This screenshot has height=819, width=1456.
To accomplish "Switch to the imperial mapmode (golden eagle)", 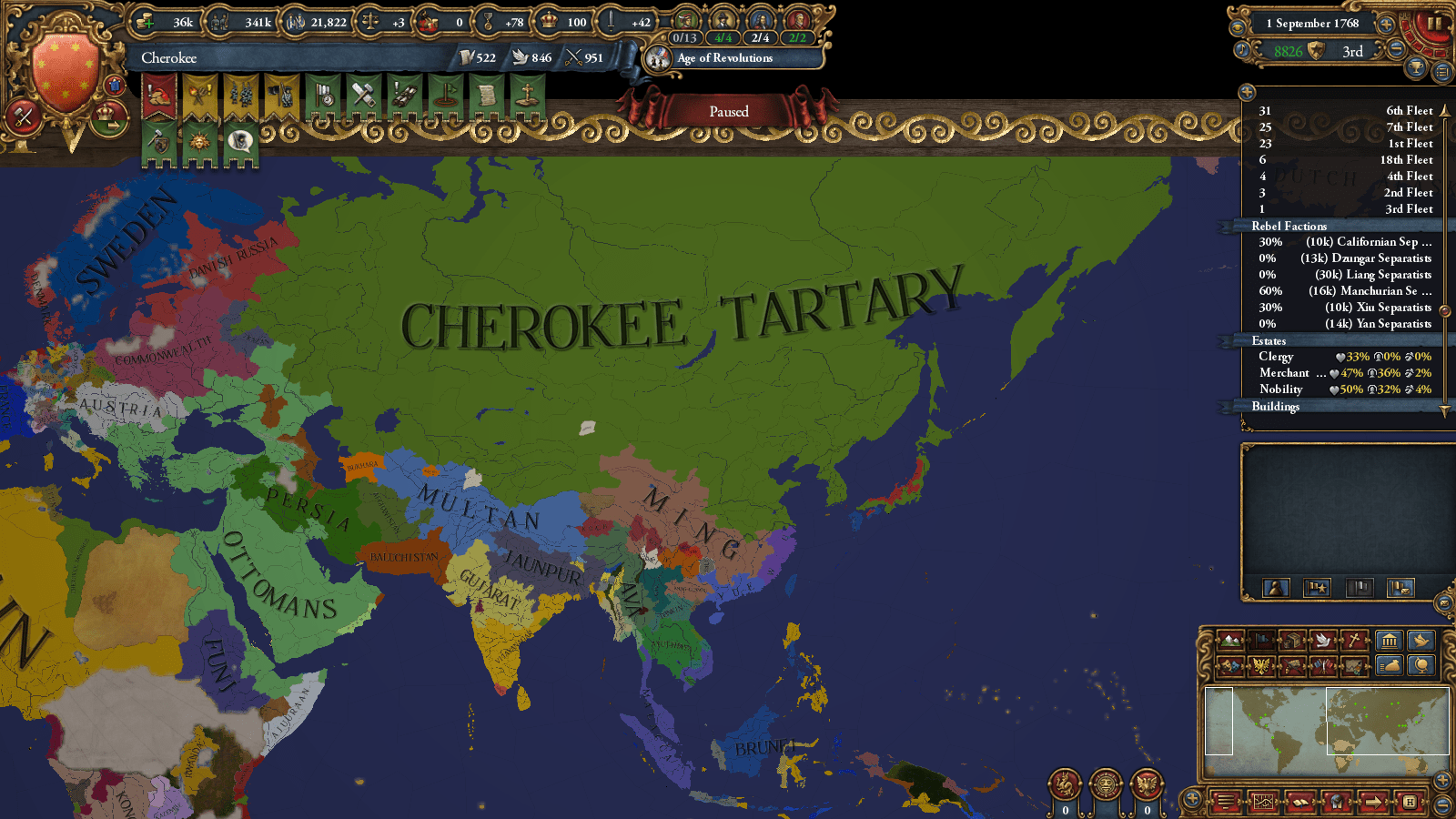I will coord(1262,668).
